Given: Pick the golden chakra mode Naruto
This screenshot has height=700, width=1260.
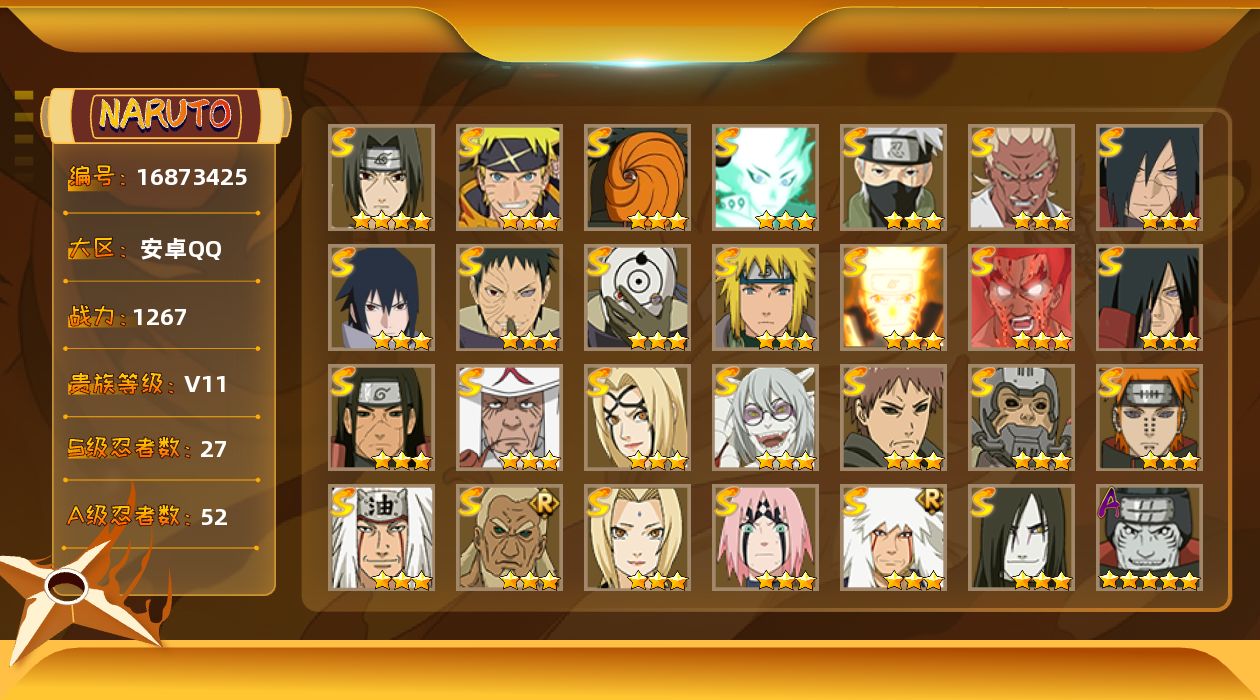Looking at the screenshot, I should pyautogui.click(x=893, y=298).
